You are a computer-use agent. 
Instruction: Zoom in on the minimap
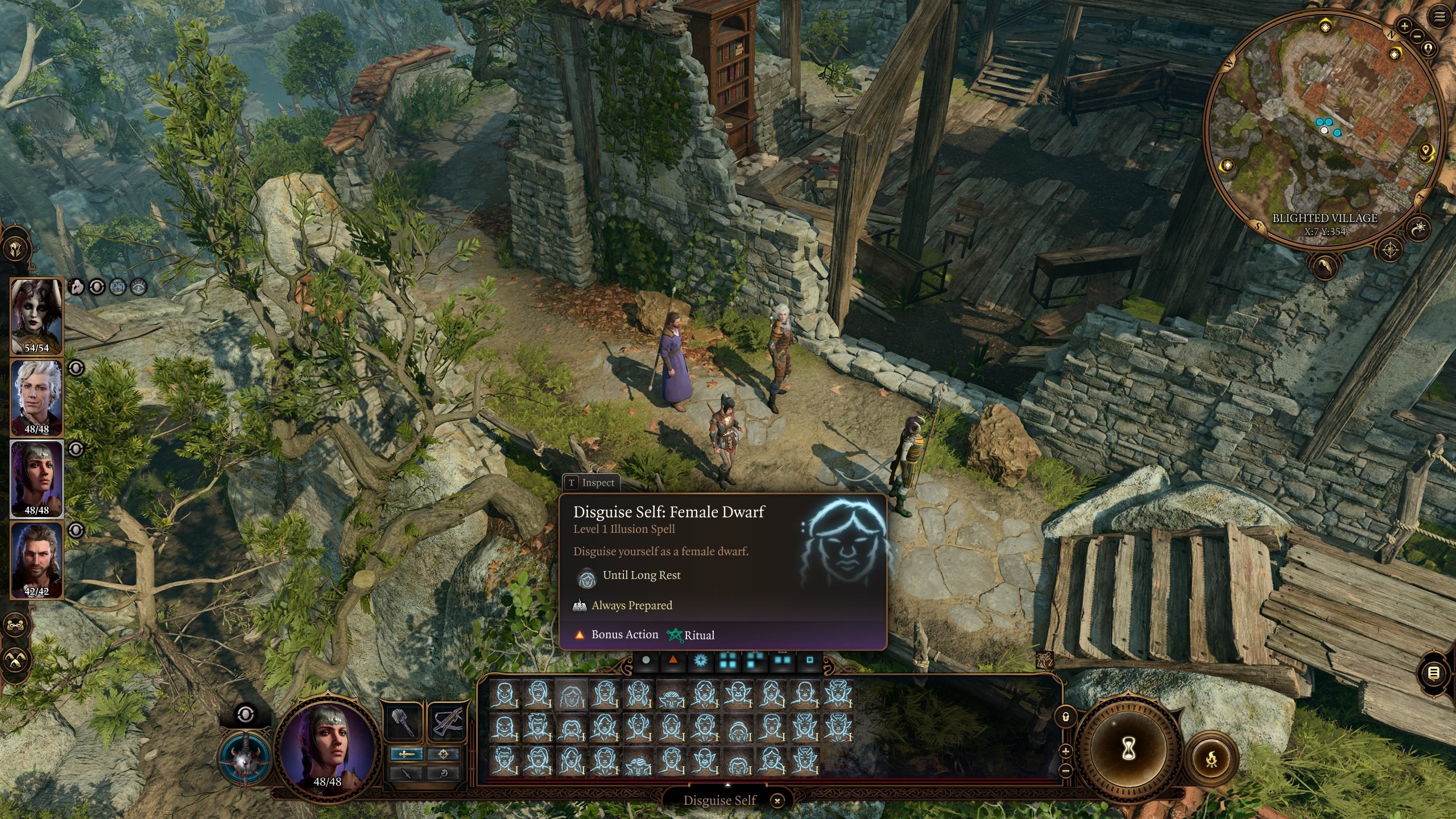1404,26
